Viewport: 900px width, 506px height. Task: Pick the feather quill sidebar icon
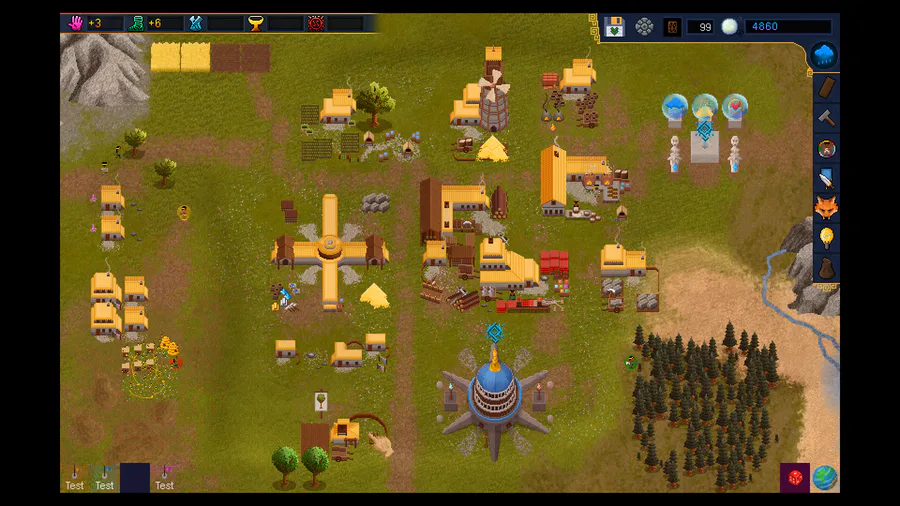826,178
